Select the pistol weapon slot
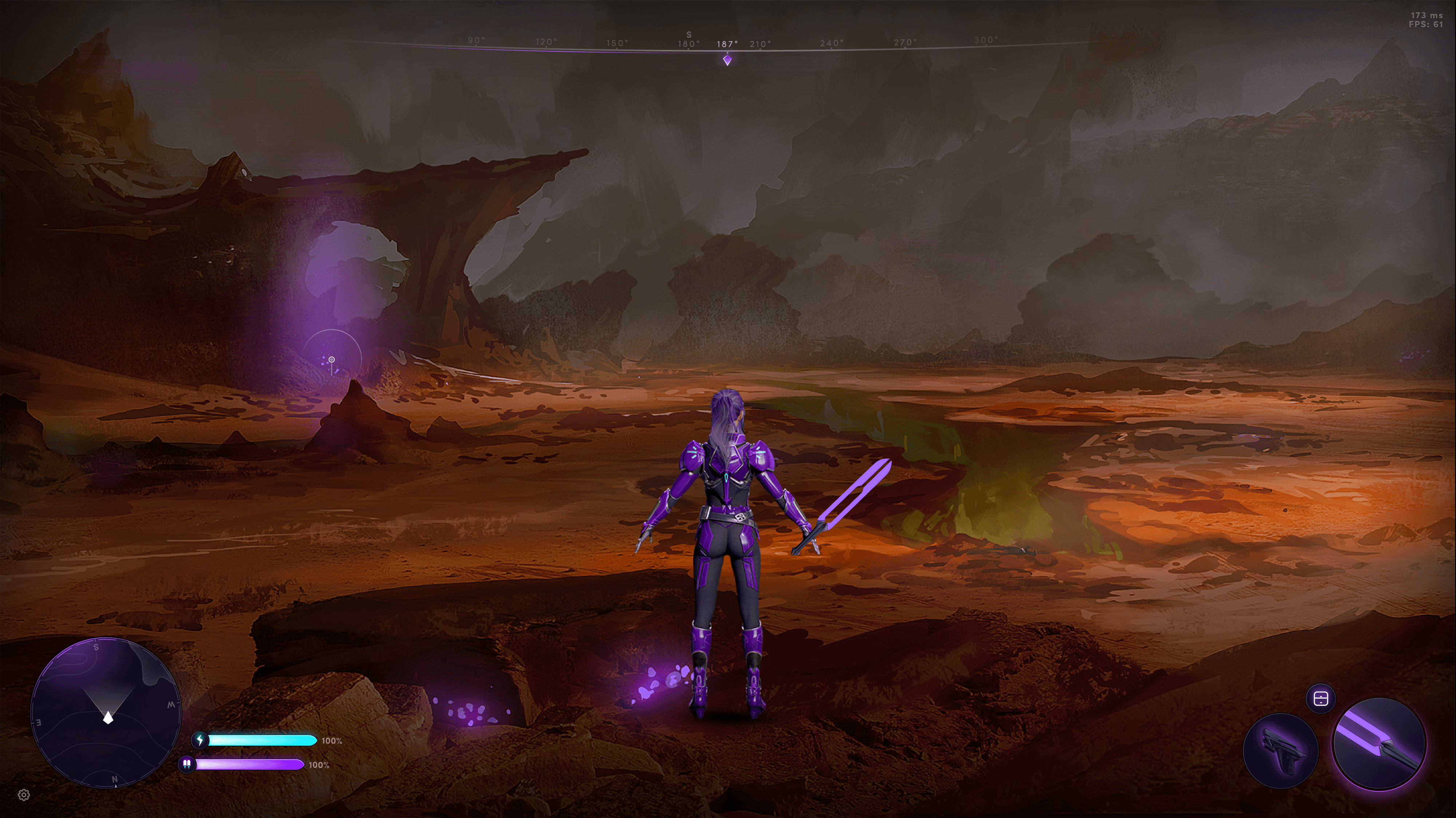Viewport: 1456px width, 818px height. [x=1281, y=751]
